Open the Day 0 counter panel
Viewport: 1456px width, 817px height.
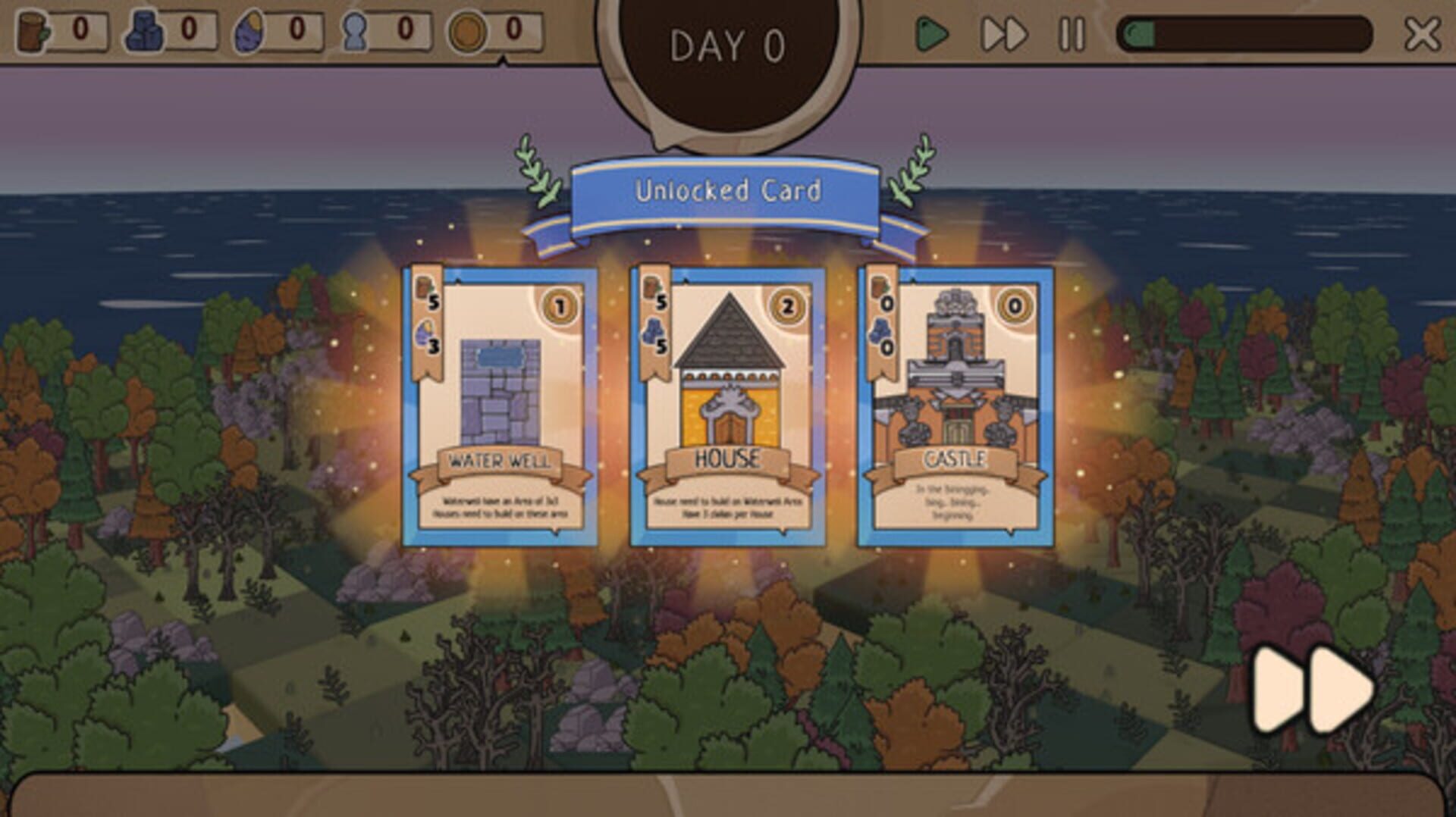728,47
